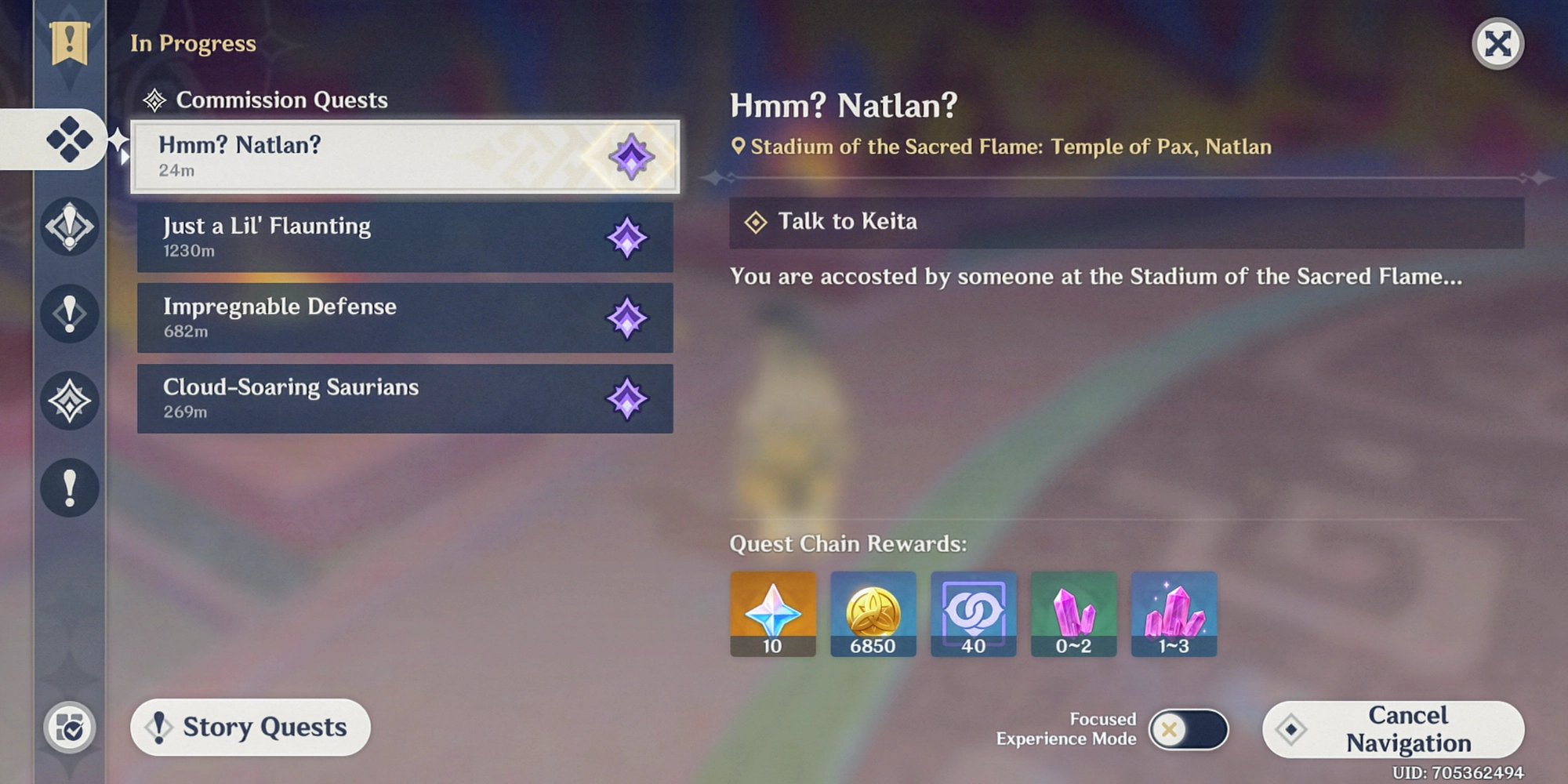Click the 1~3 crystal reward thumbnail

click(x=1174, y=614)
